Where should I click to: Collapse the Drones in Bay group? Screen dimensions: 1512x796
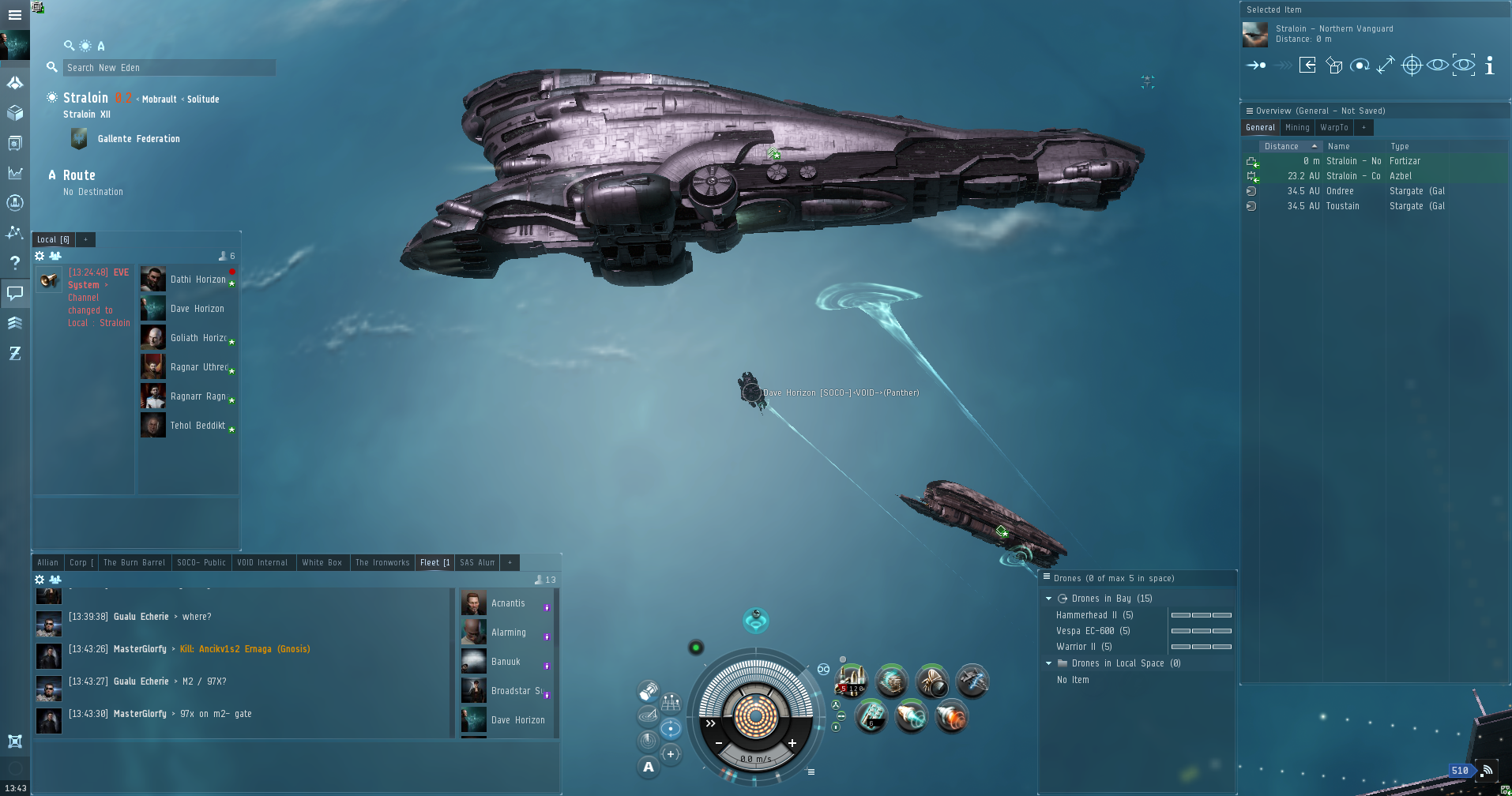[x=1049, y=599]
